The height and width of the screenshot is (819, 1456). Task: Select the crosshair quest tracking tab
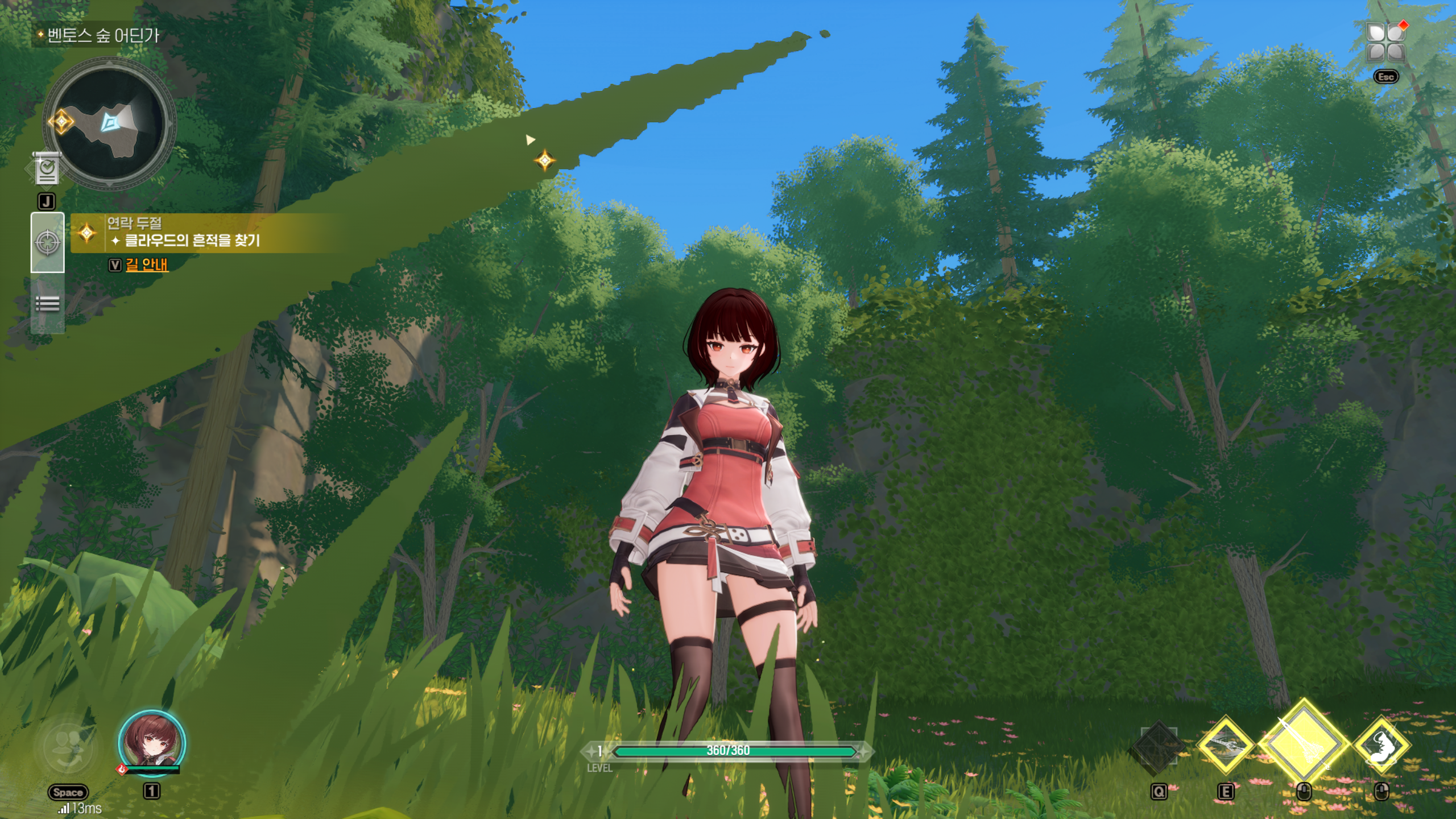(x=48, y=243)
